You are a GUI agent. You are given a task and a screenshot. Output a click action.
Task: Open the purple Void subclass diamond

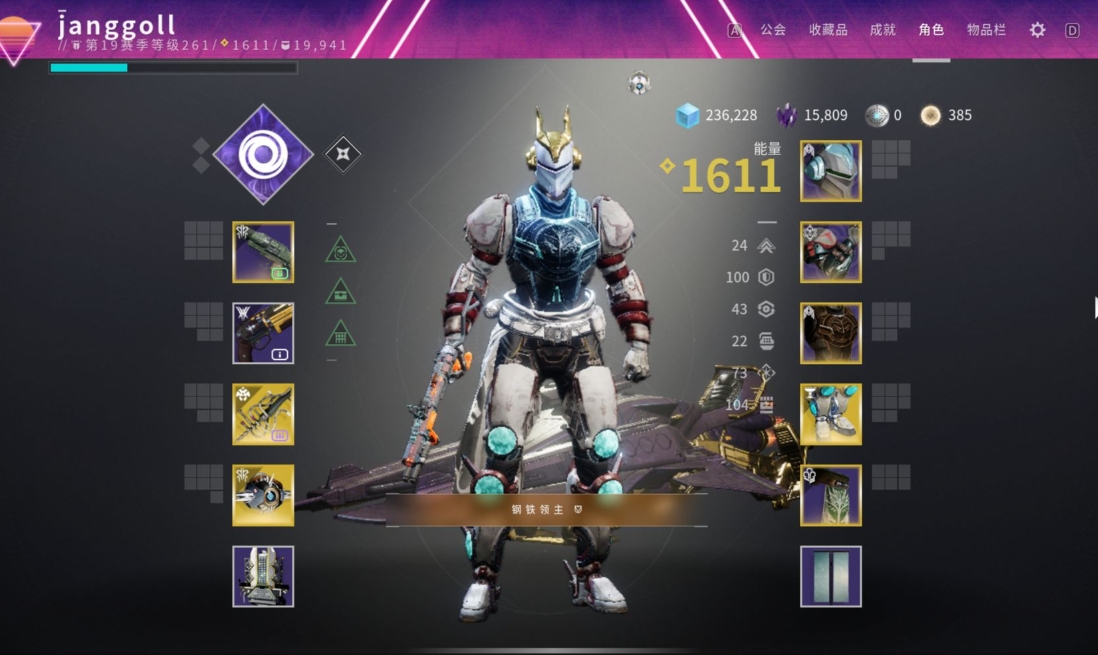coord(263,154)
